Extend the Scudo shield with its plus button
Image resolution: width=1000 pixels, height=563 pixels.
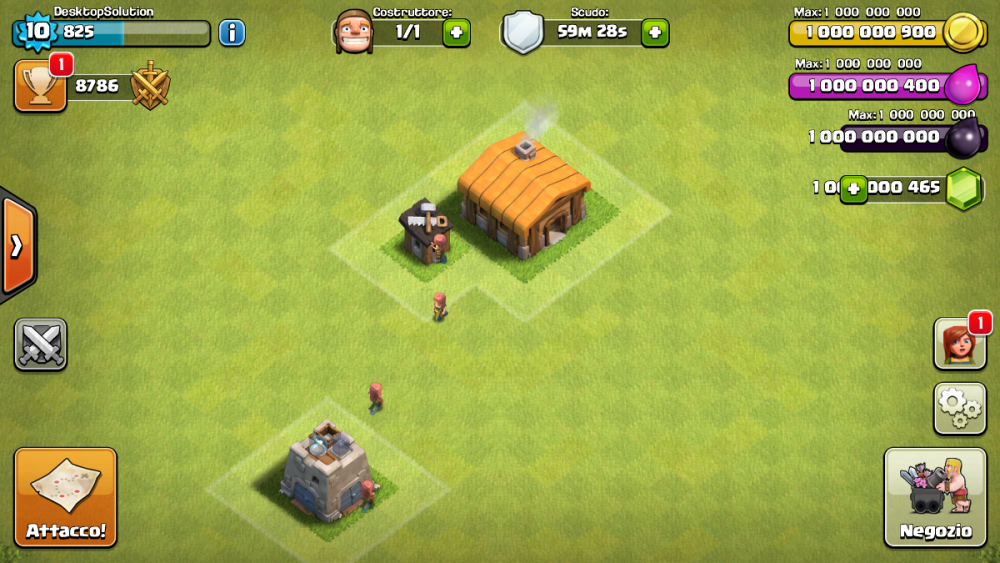tap(655, 32)
